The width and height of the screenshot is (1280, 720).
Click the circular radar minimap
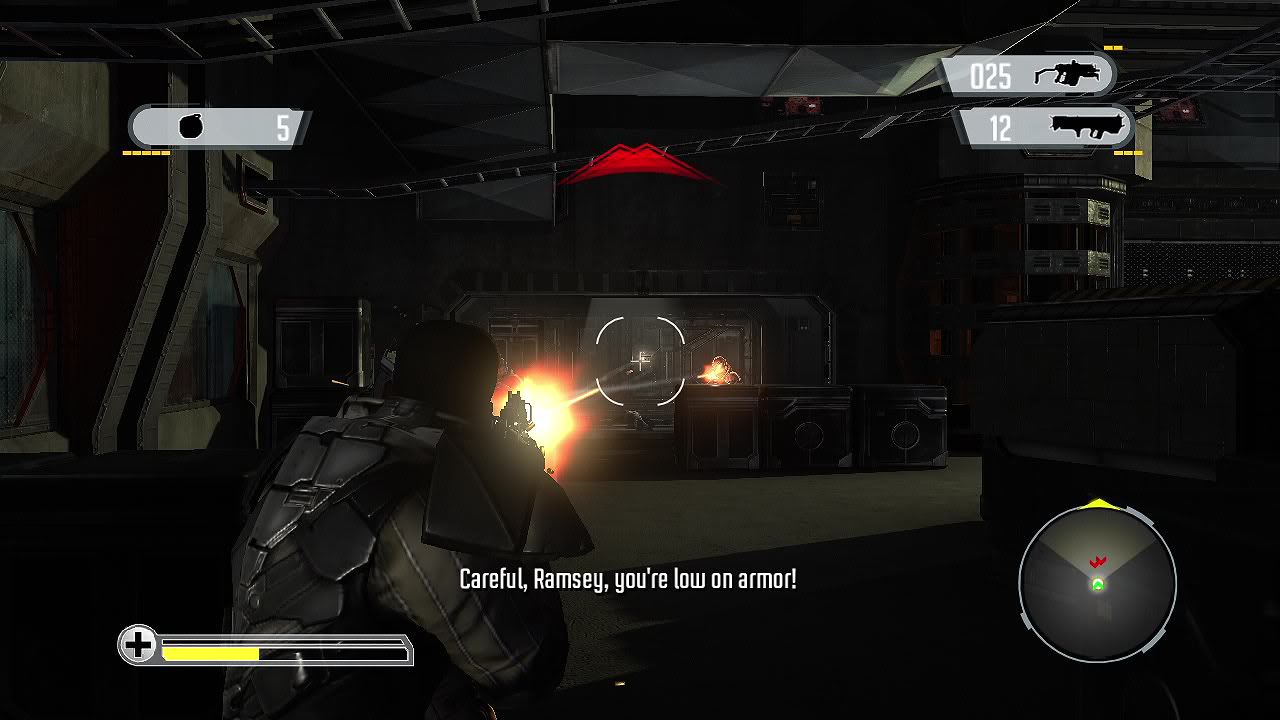1097,584
